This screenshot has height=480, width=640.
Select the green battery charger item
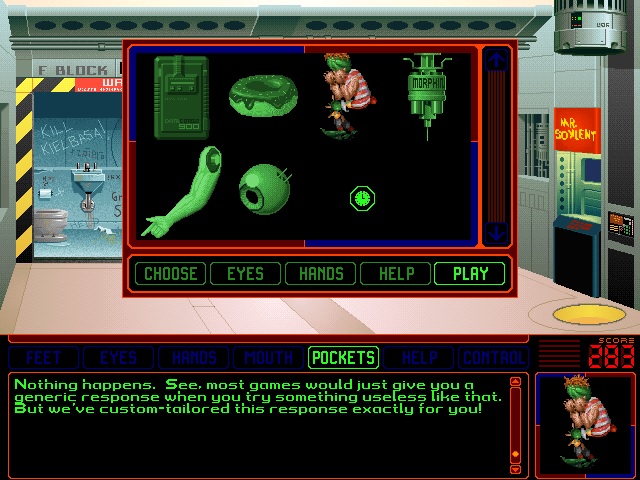pos(181,97)
